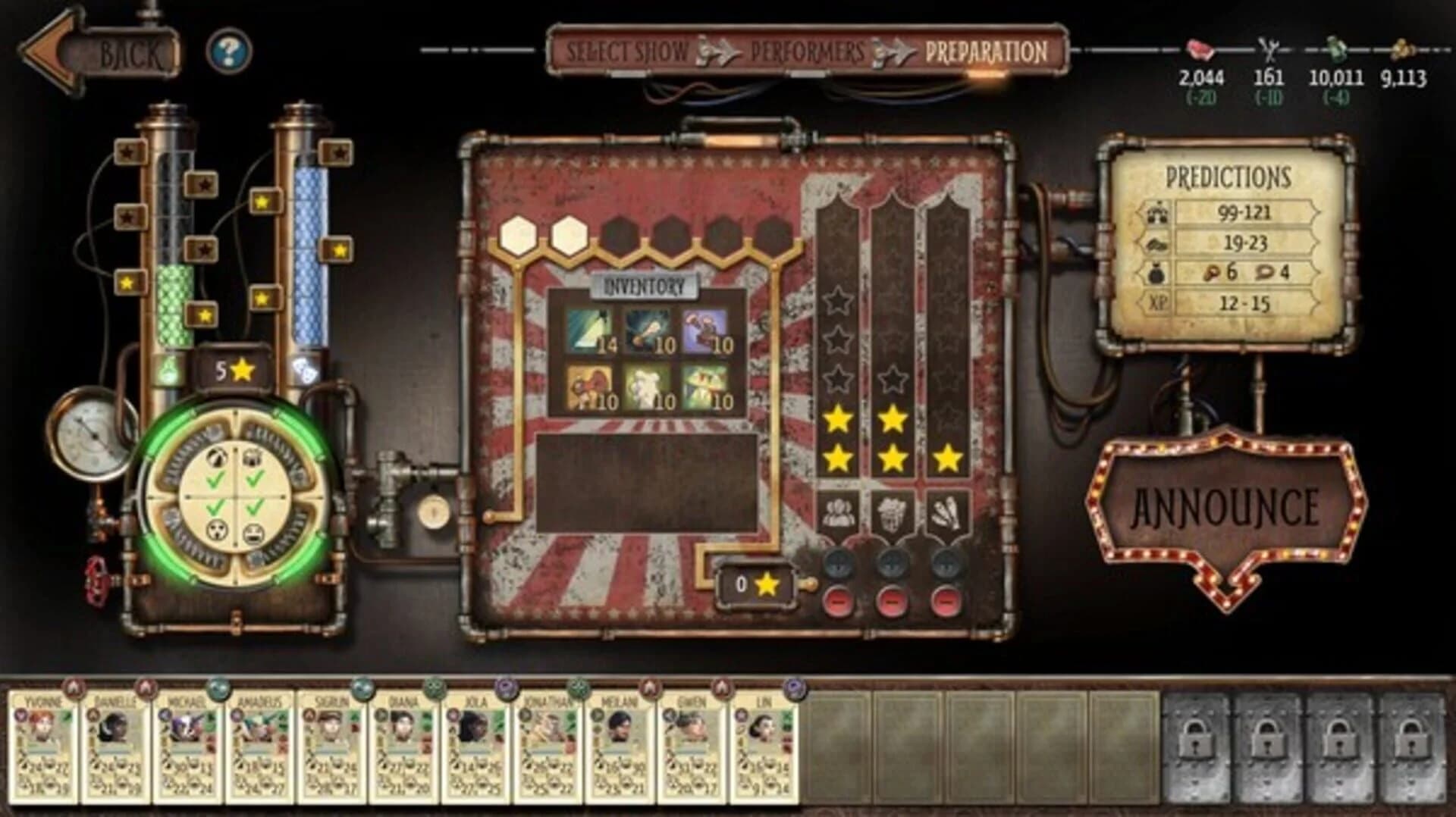Open the question mark help icon
Image resolution: width=1456 pixels, height=817 pixels.
click(228, 50)
